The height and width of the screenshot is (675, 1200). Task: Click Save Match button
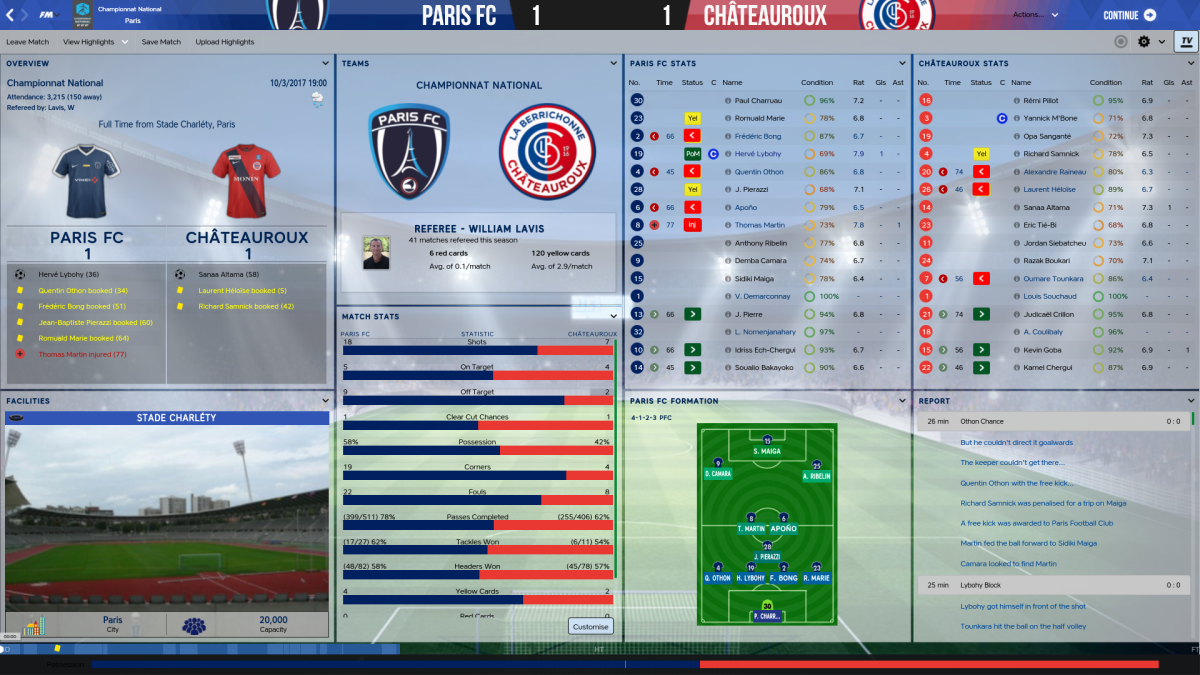161,42
